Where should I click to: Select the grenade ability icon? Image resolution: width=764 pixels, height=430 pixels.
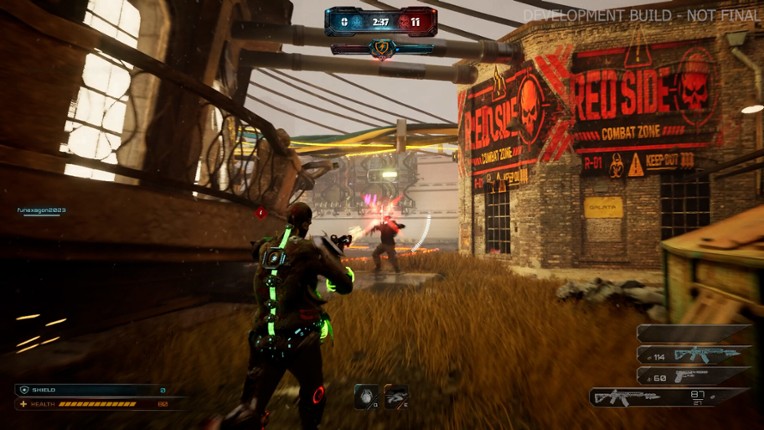pyautogui.click(x=366, y=397)
